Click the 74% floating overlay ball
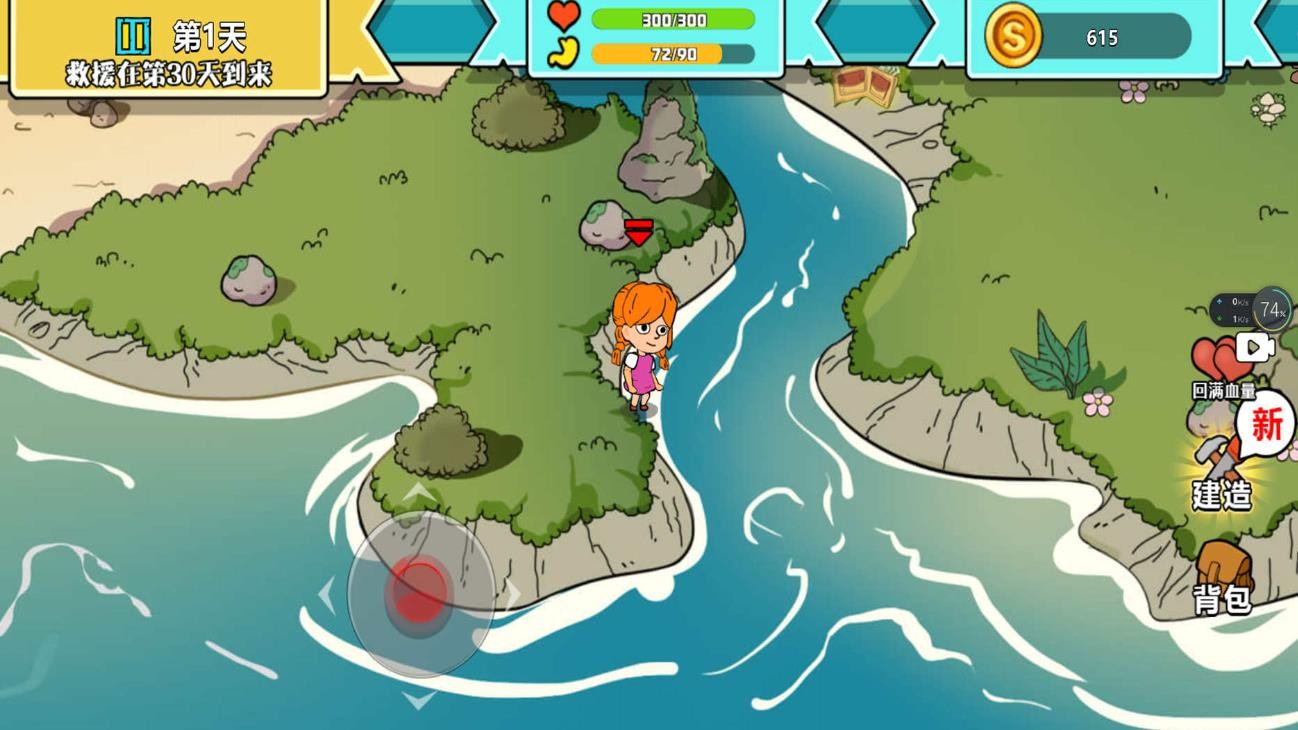1298x730 pixels. point(1271,310)
